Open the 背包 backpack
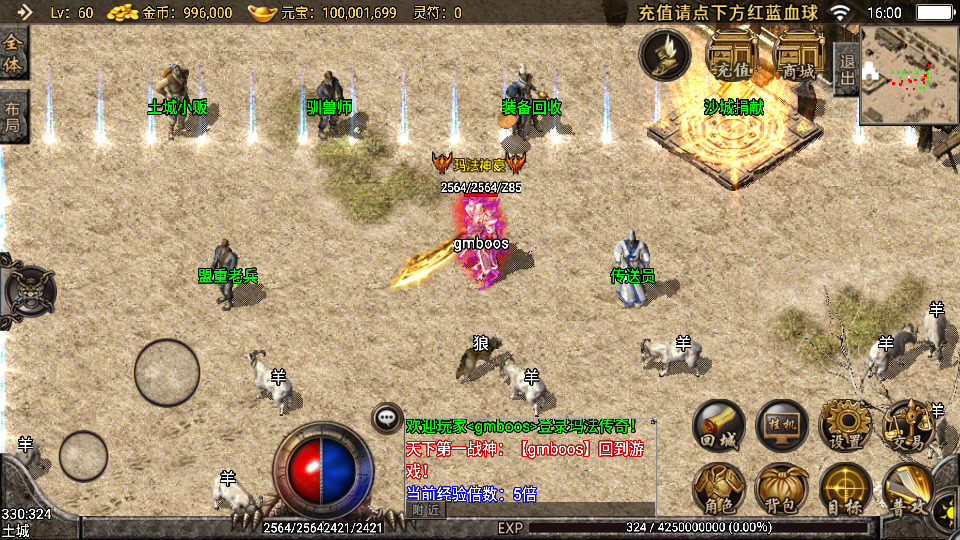Image resolution: width=960 pixels, height=540 pixels. click(x=782, y=488)
